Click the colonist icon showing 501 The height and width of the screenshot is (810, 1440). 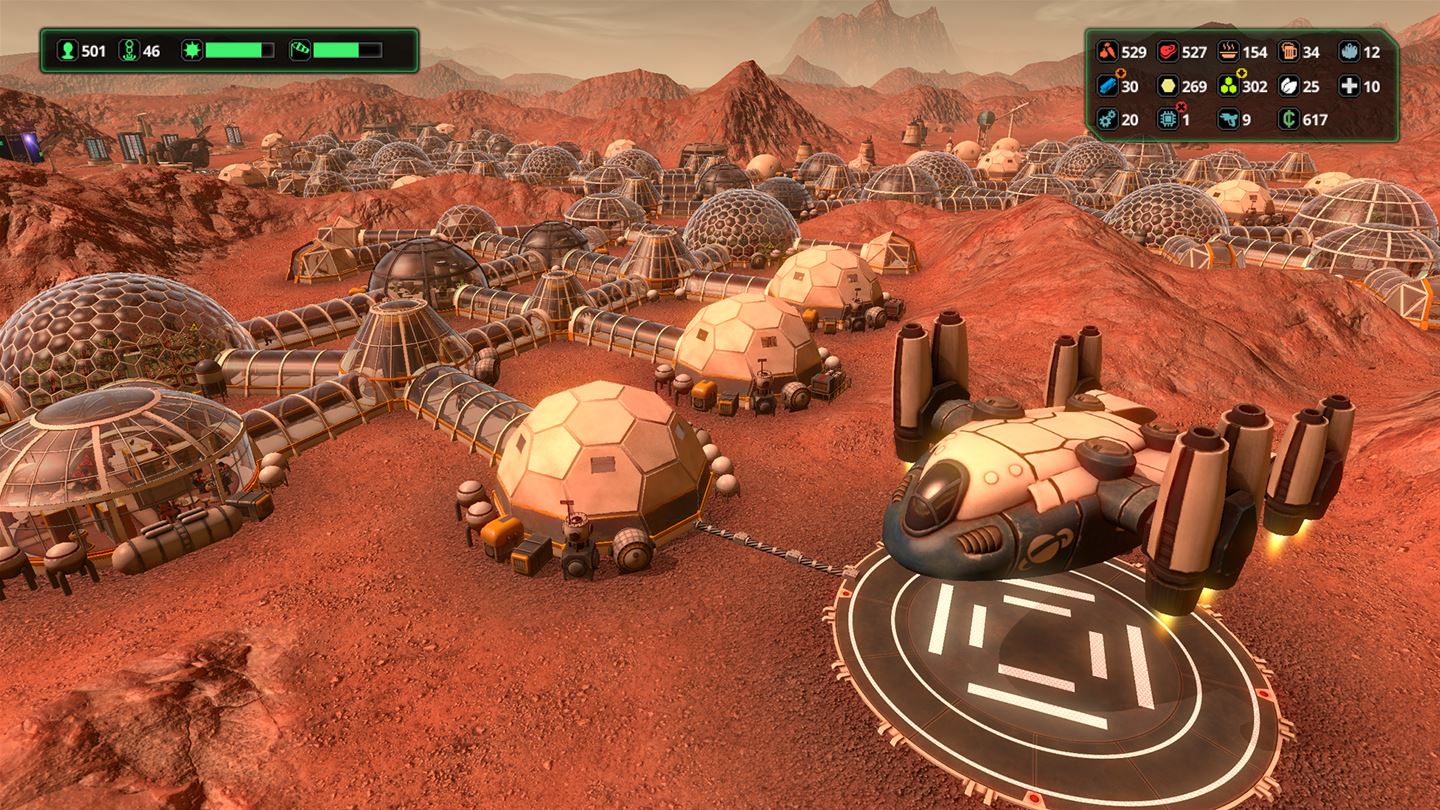[67, 50]
